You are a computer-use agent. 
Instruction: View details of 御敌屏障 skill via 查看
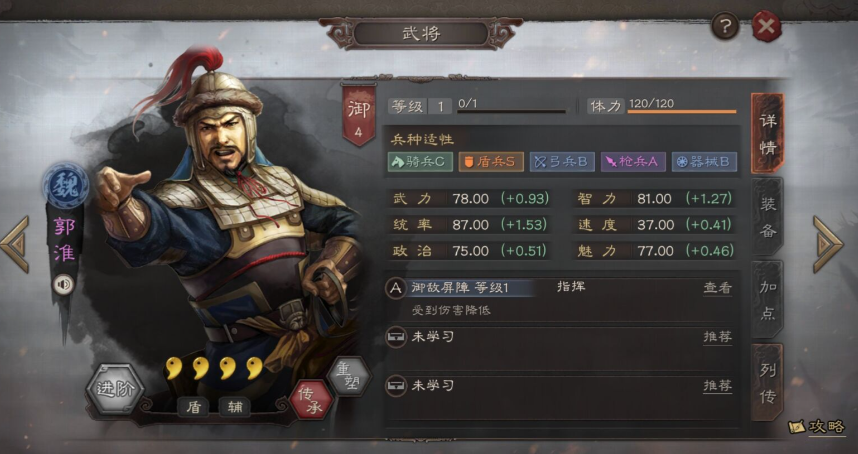pos(717,288)
